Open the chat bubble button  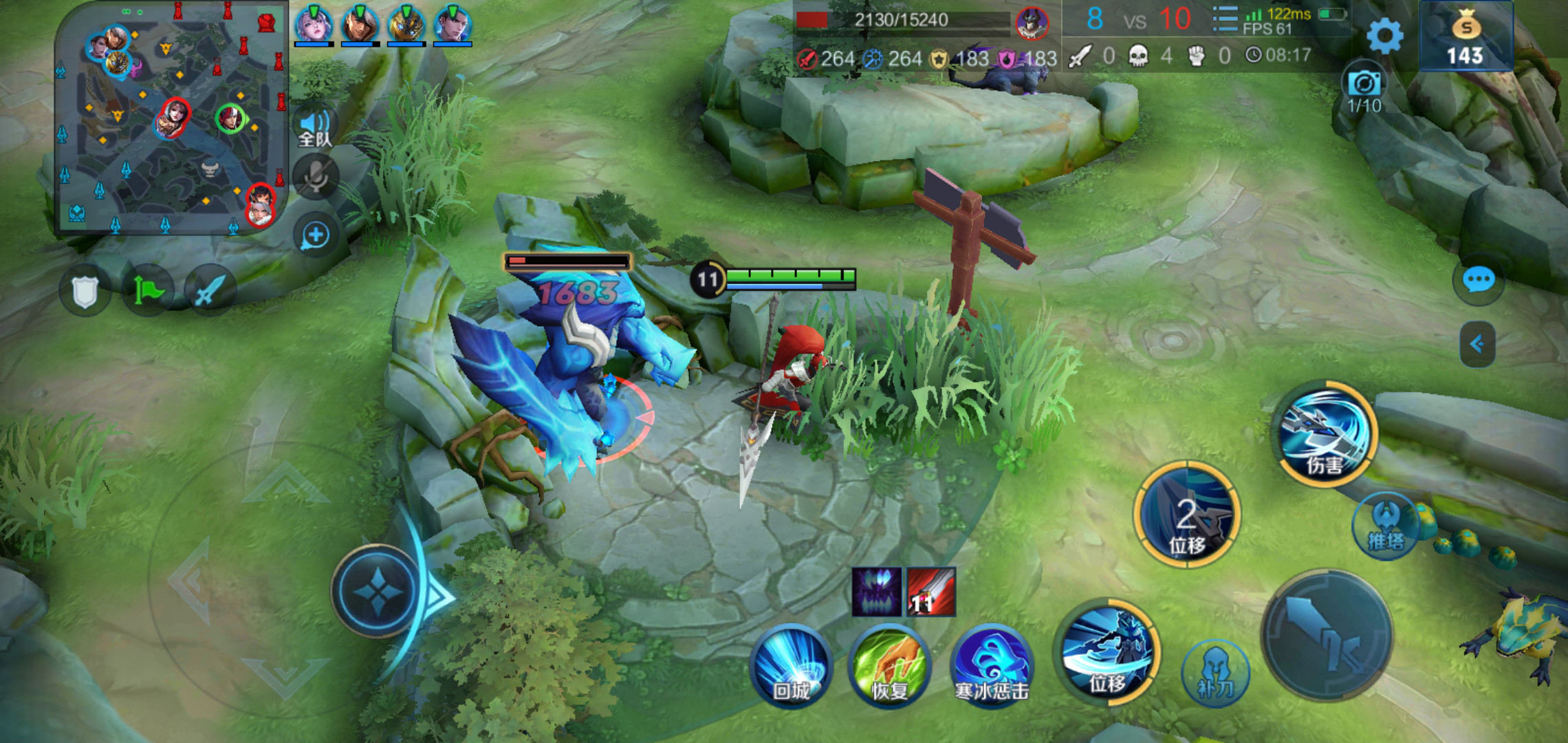point(1478,280)
